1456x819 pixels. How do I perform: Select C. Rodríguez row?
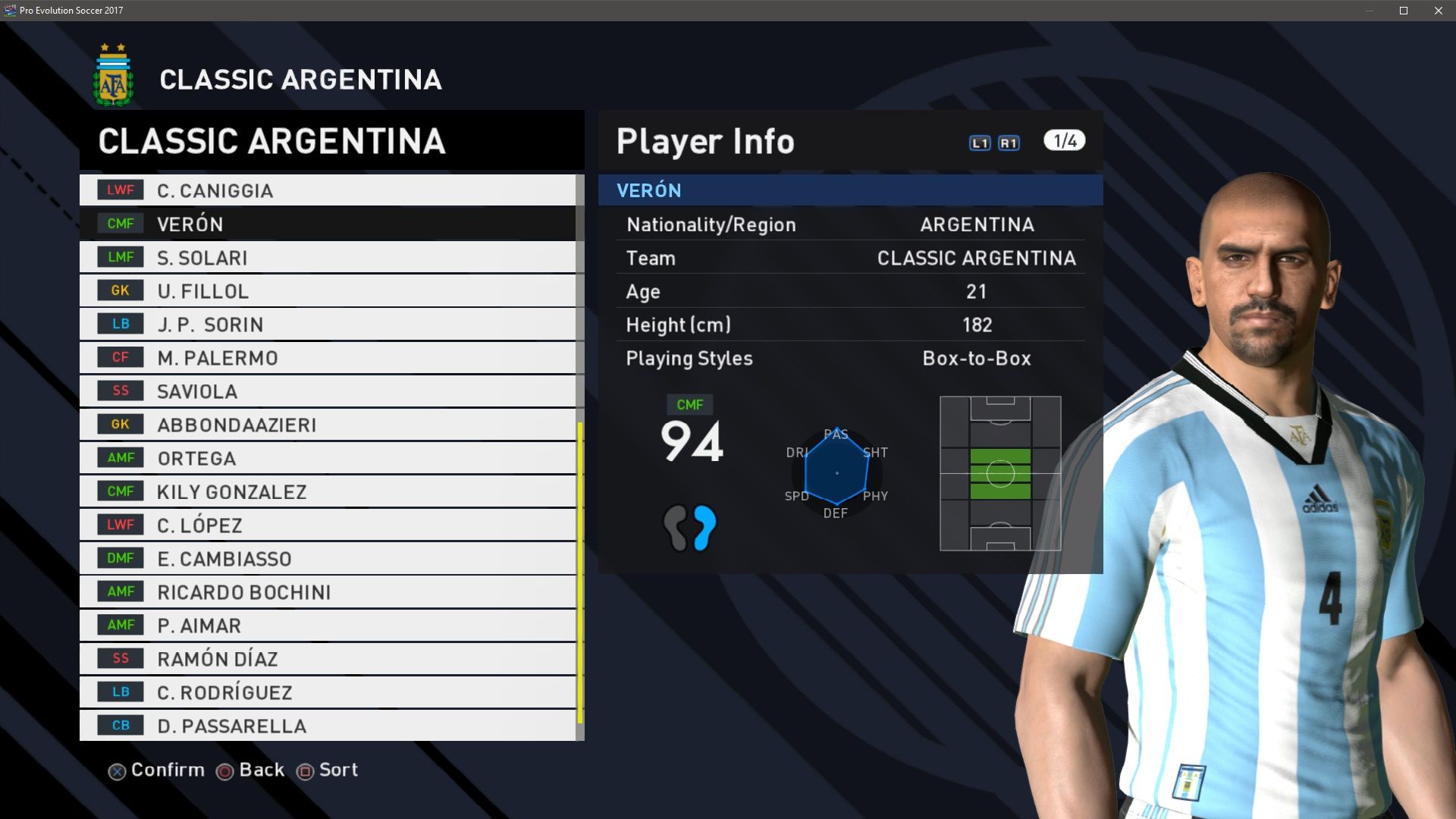tap(328, 692)
